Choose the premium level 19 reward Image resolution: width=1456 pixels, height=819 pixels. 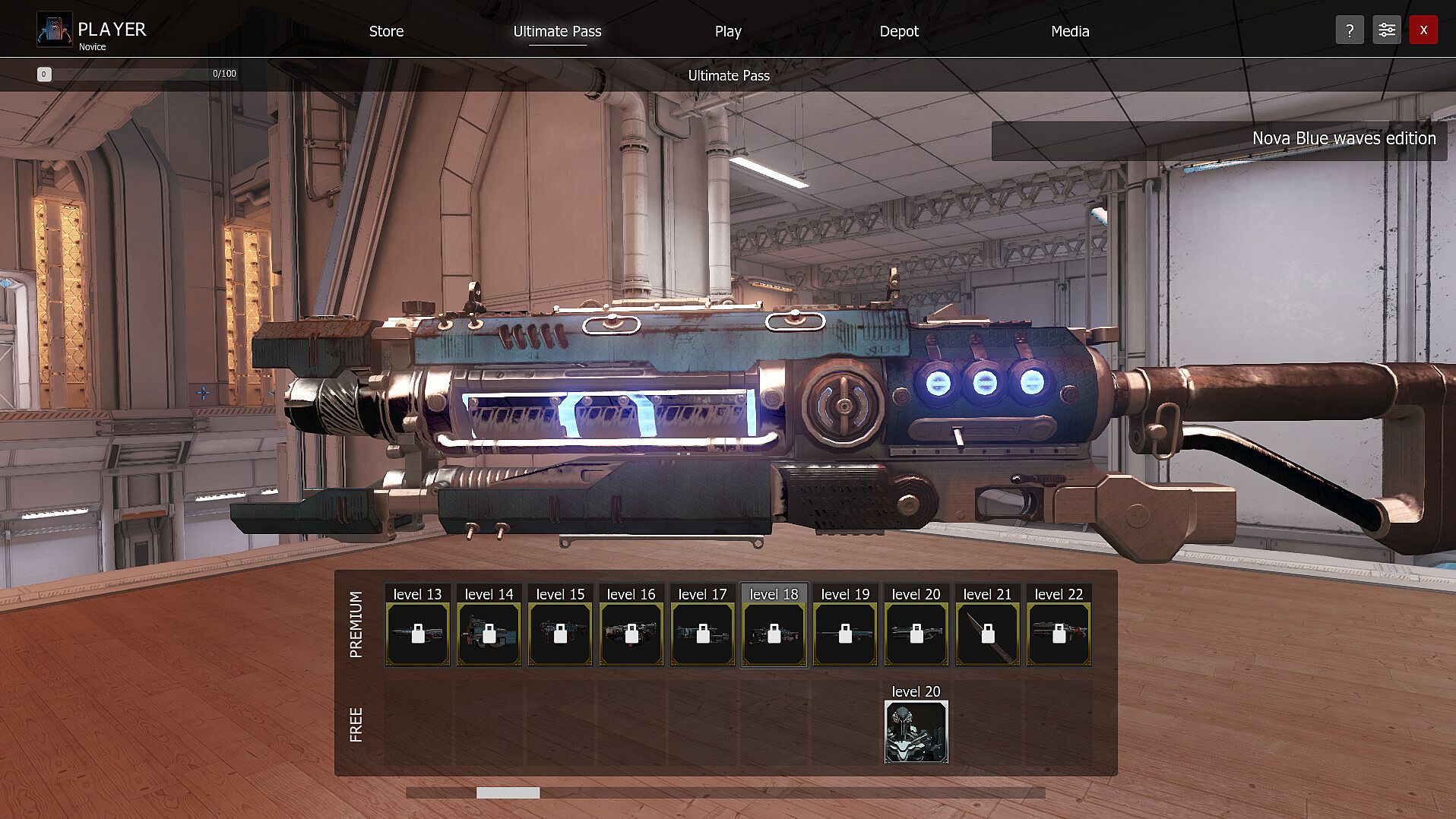point(845,634)
